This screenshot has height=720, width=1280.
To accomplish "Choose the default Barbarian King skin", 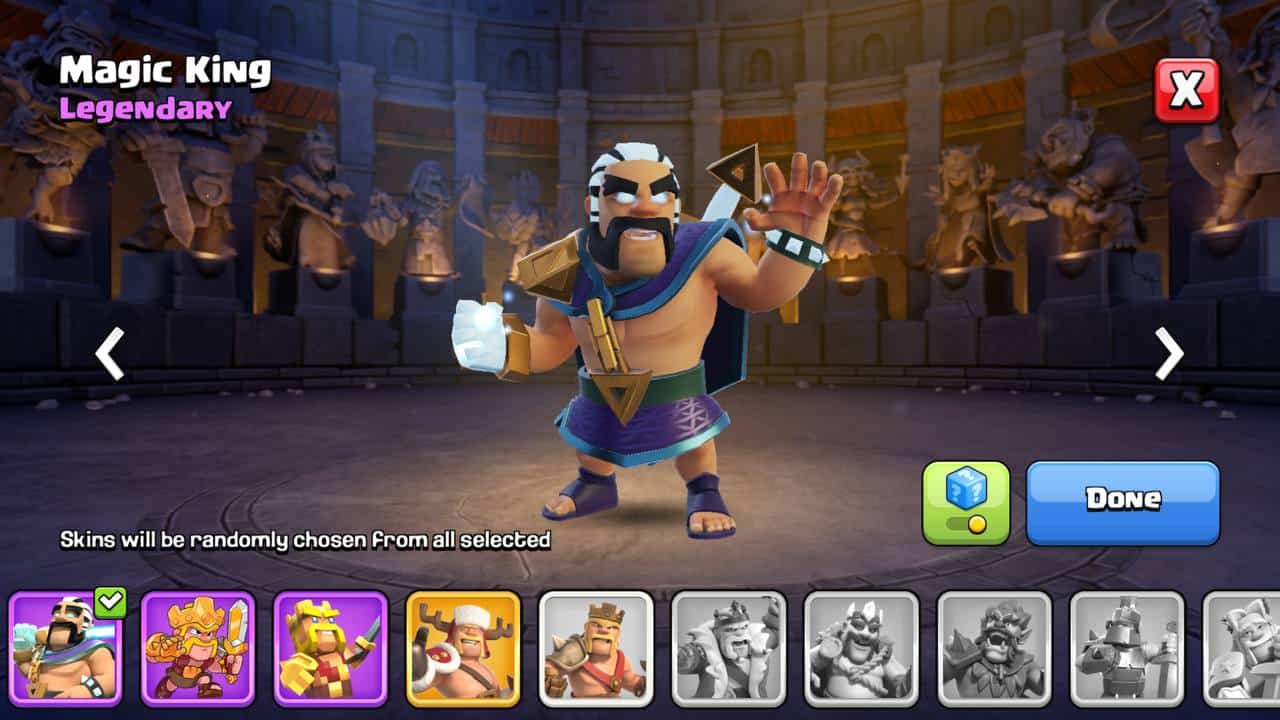I will (596, 648).
